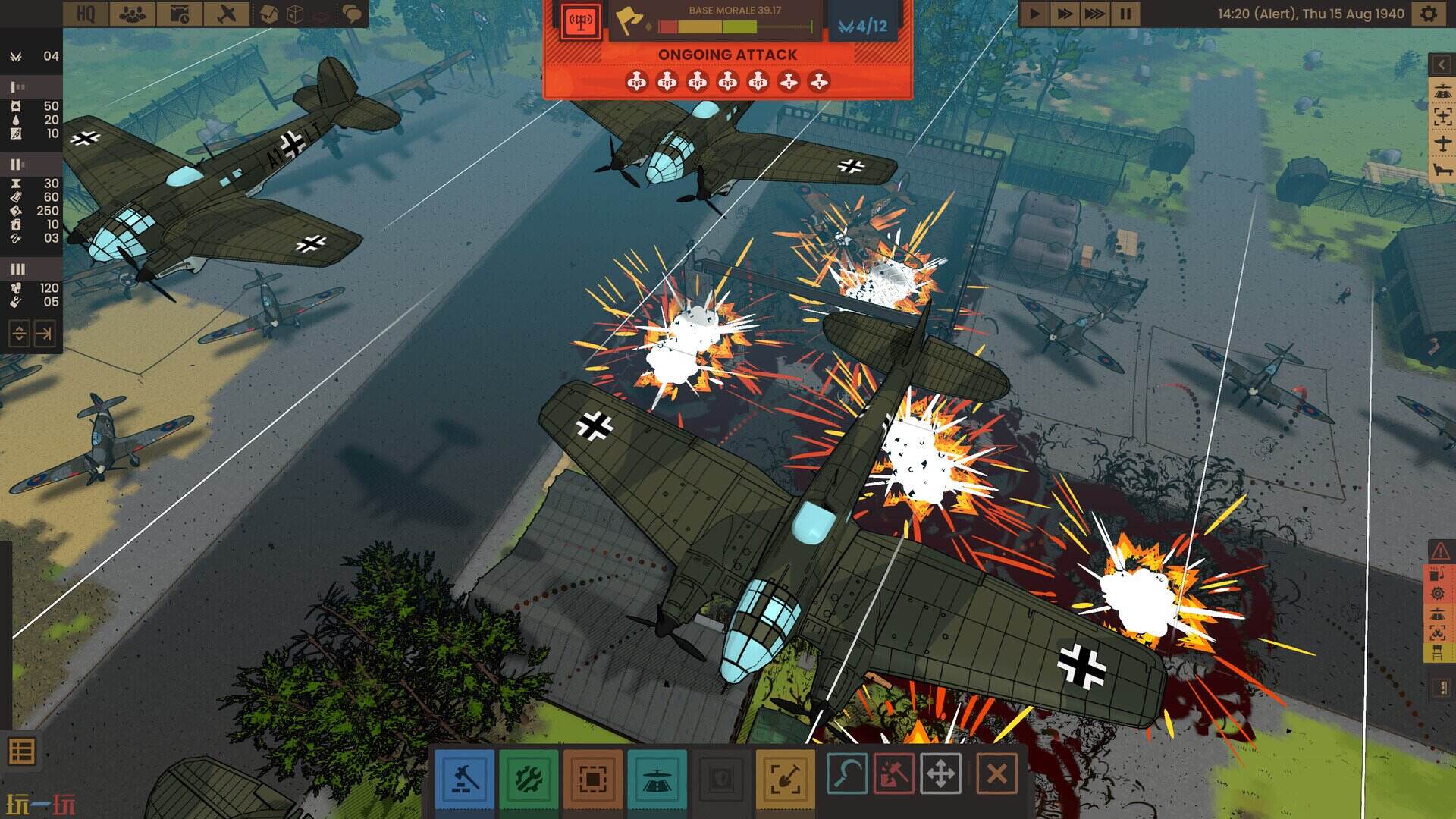Pause the game
This screenshot has height=819, width=1456.
(x=1125, y=14)
